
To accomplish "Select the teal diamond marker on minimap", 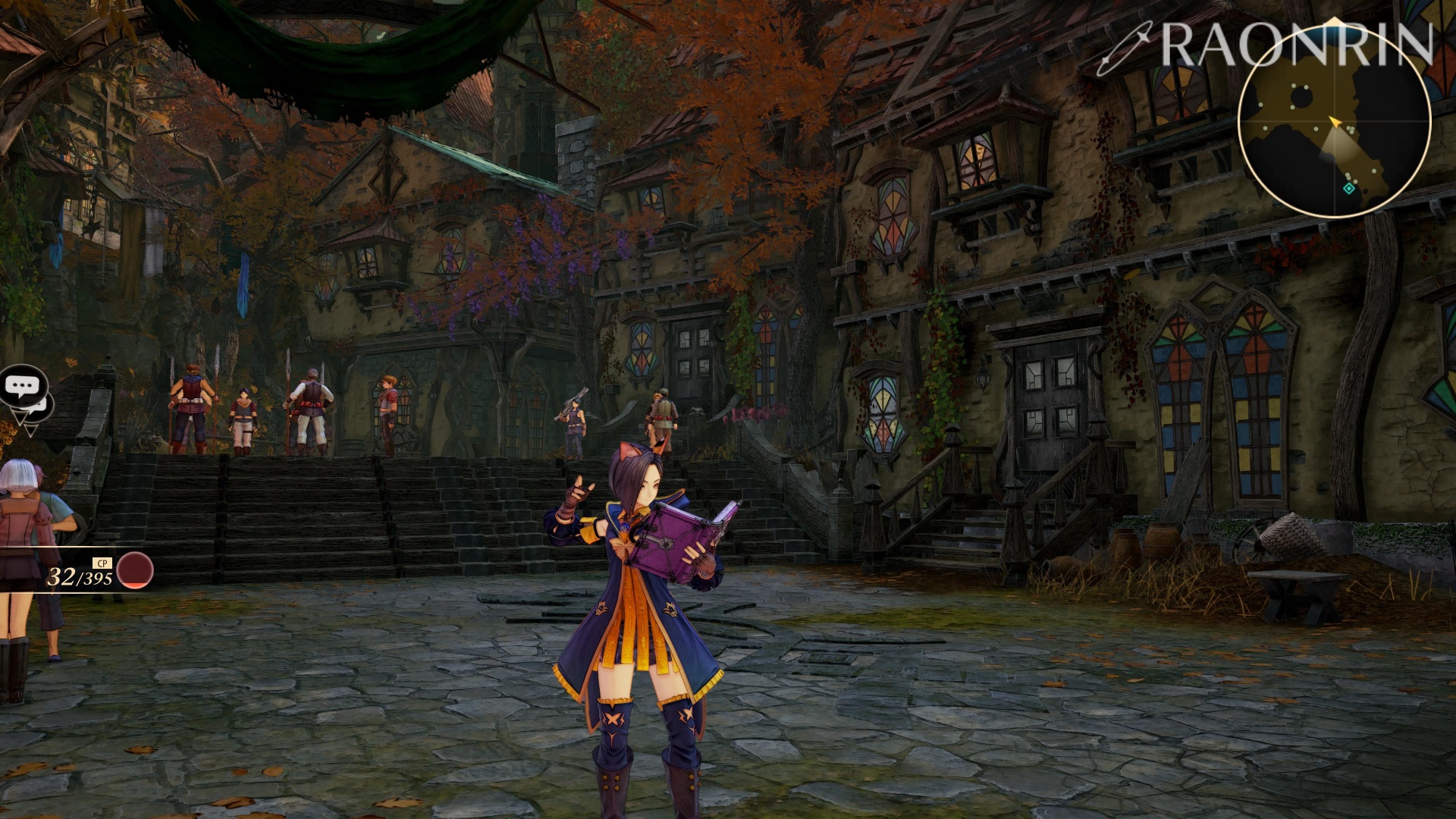I will [x=1348, y=188].
